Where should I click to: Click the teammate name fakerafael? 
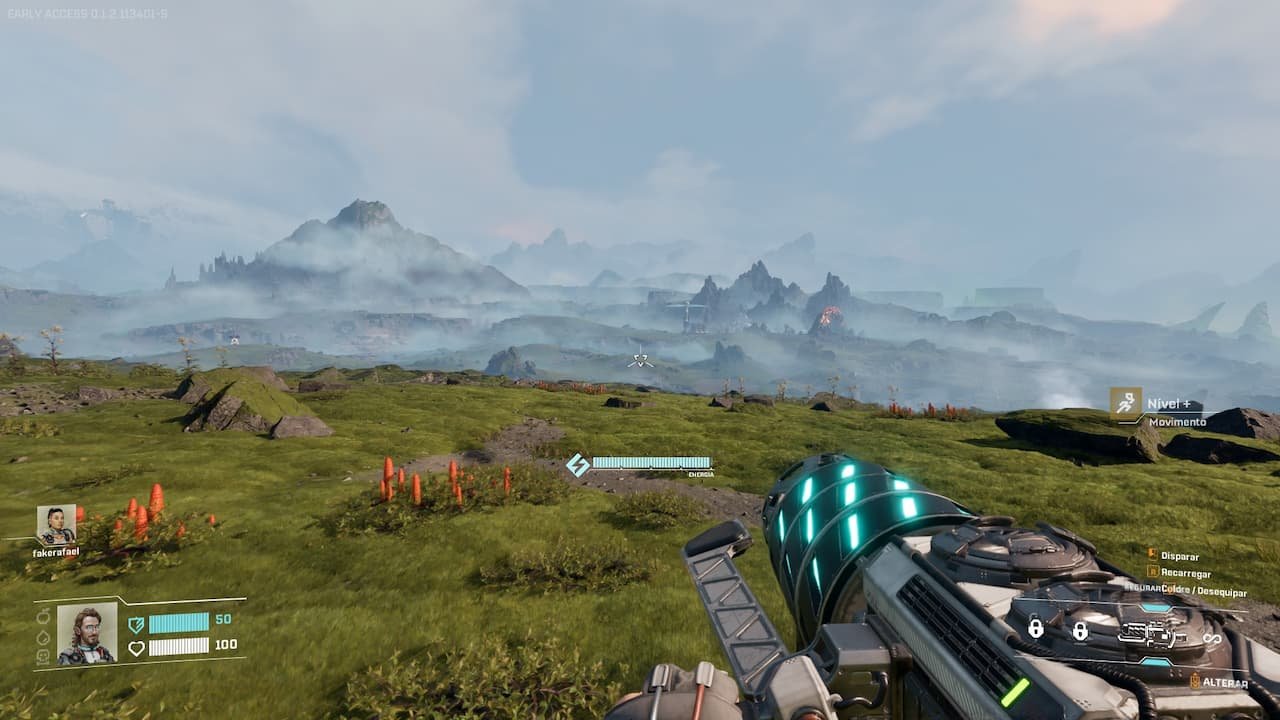coord(58,553)
